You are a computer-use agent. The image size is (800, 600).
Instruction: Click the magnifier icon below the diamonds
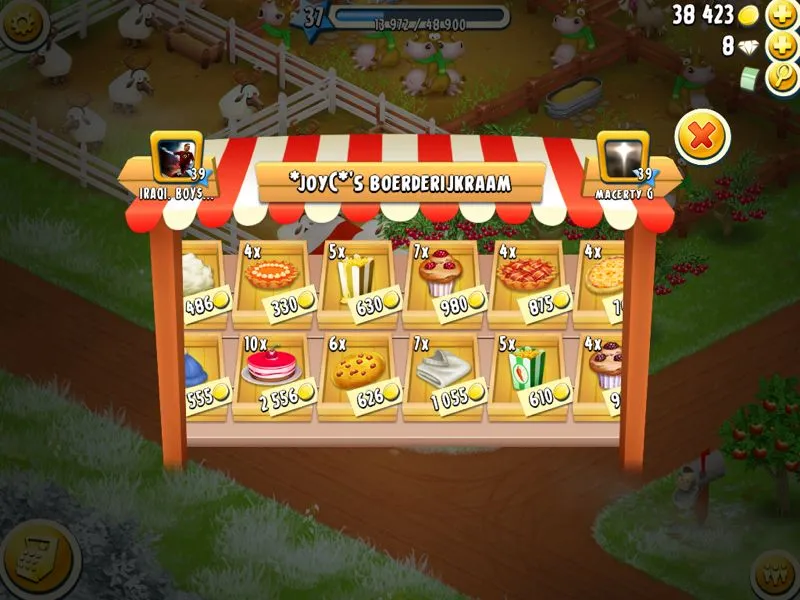coord(781,78)
